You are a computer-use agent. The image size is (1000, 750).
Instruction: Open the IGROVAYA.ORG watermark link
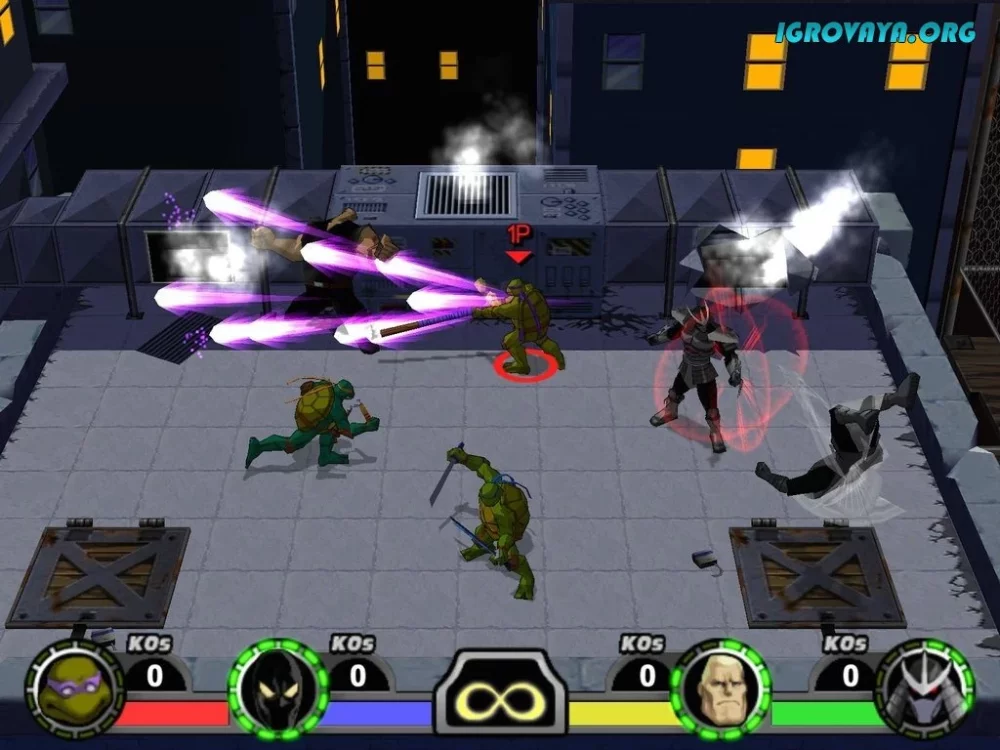876,32
